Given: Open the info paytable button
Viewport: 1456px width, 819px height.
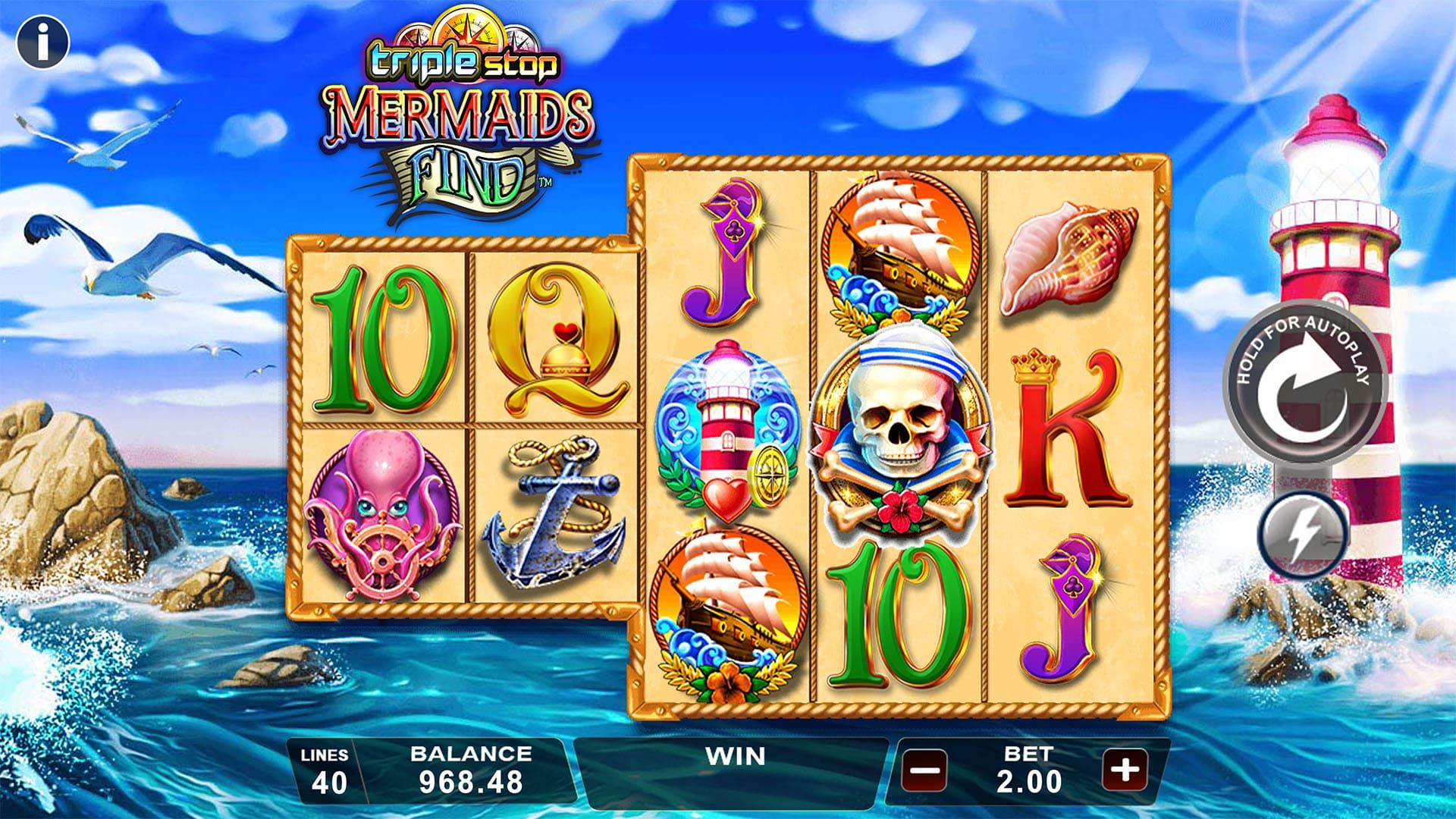Looking at the screenshot, I should point(43,42).
